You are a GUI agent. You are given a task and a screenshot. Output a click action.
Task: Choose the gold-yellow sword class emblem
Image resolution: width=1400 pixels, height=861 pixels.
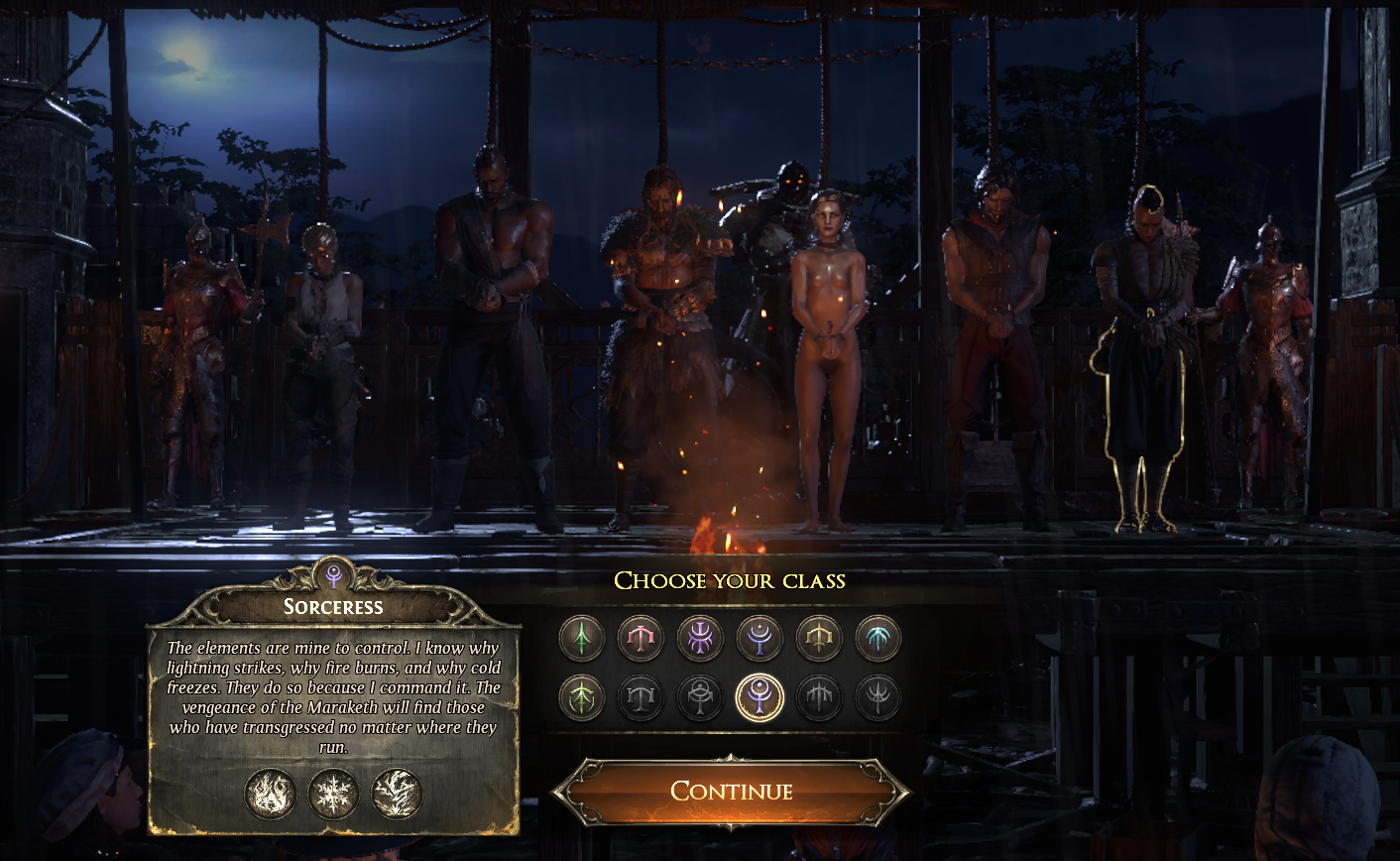(x=819, y=638)
